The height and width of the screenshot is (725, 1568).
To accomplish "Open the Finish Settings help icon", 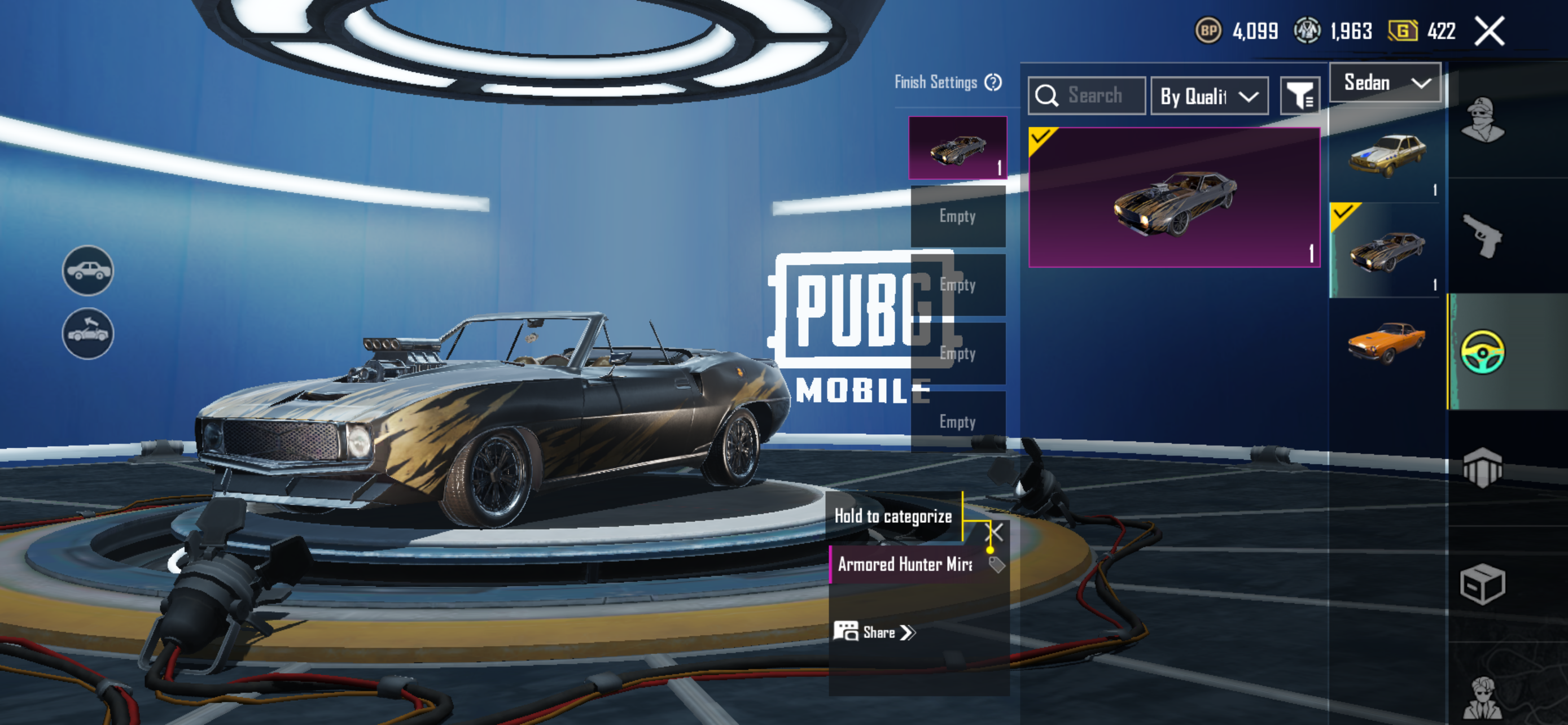I will (993, 82).
